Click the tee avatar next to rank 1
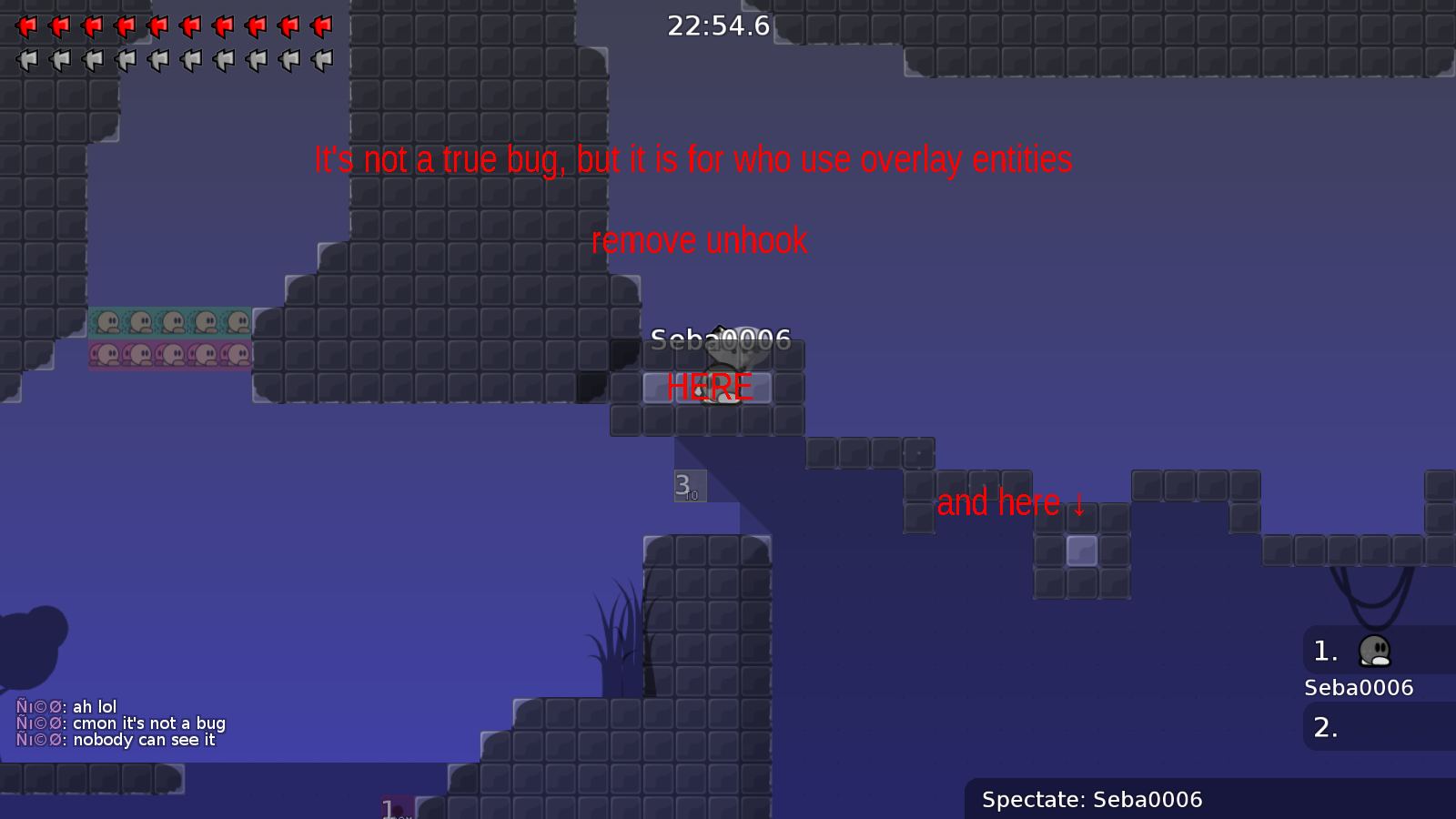Screen dimensions: 1456x819 1377,652
